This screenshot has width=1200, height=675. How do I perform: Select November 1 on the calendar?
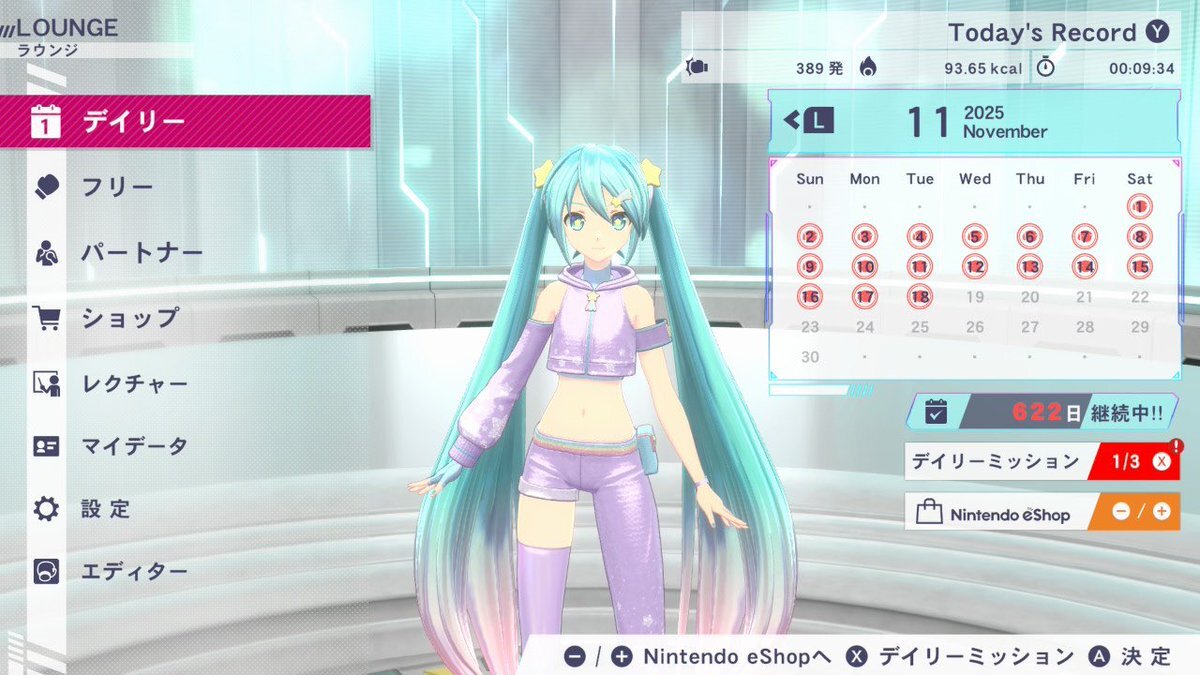(x=1139, y=207)
